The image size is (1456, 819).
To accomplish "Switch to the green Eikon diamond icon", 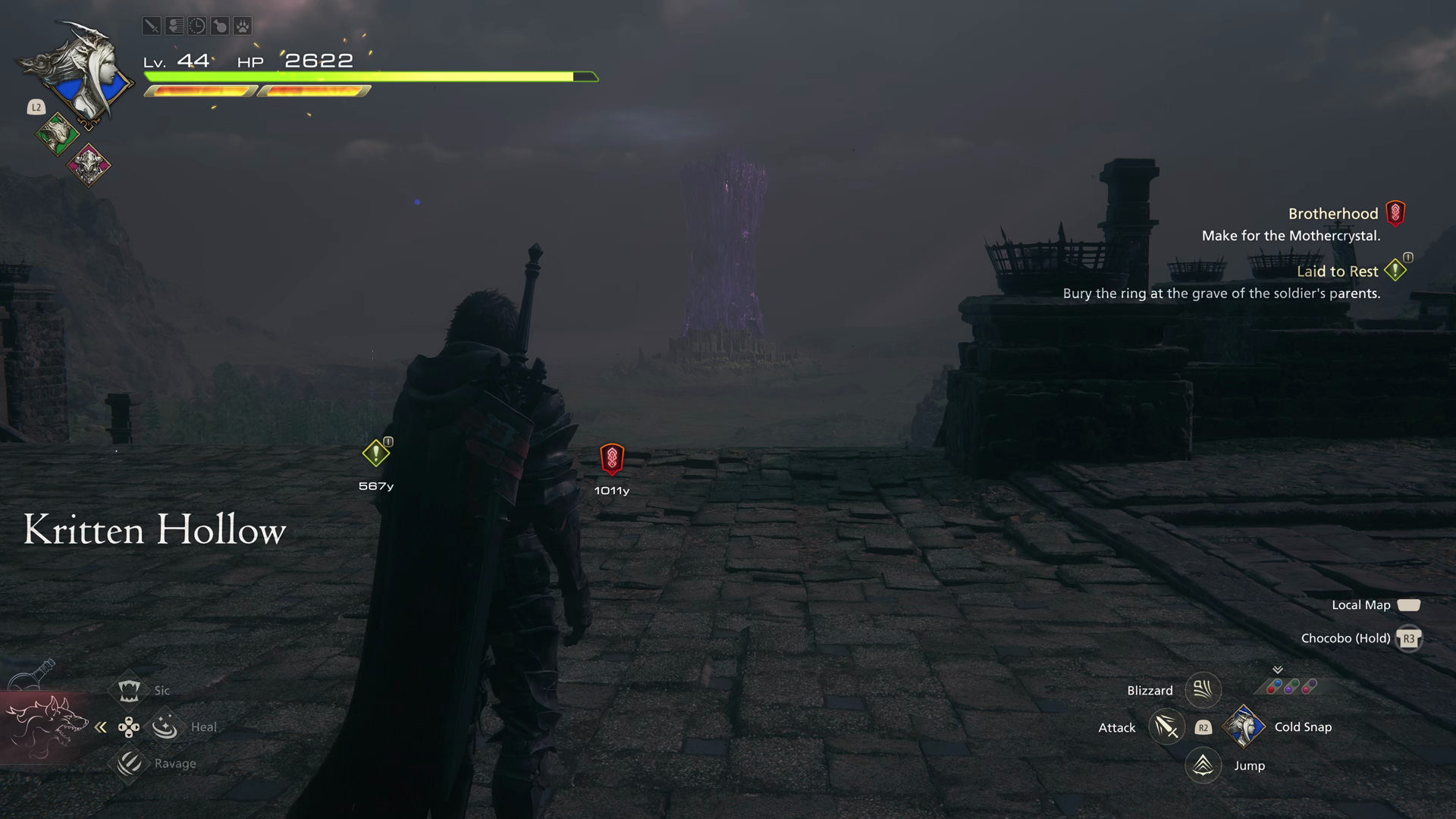I will click(57, 135).
